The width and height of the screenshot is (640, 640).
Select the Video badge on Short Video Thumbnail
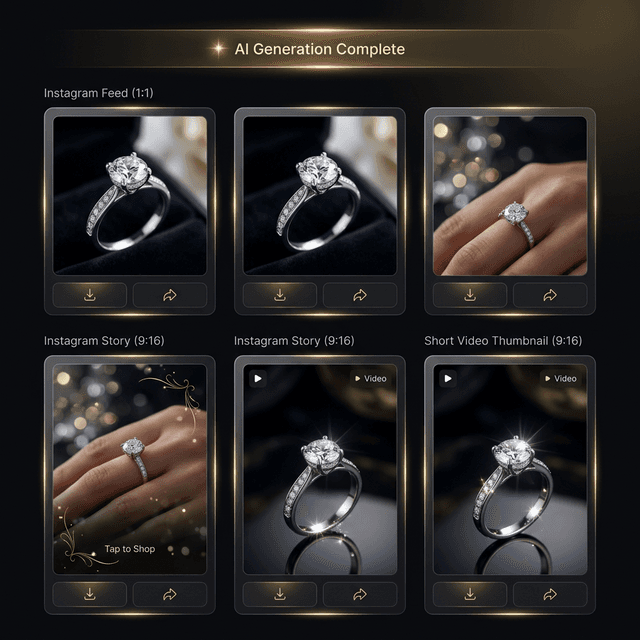click(x=559, y=379)
